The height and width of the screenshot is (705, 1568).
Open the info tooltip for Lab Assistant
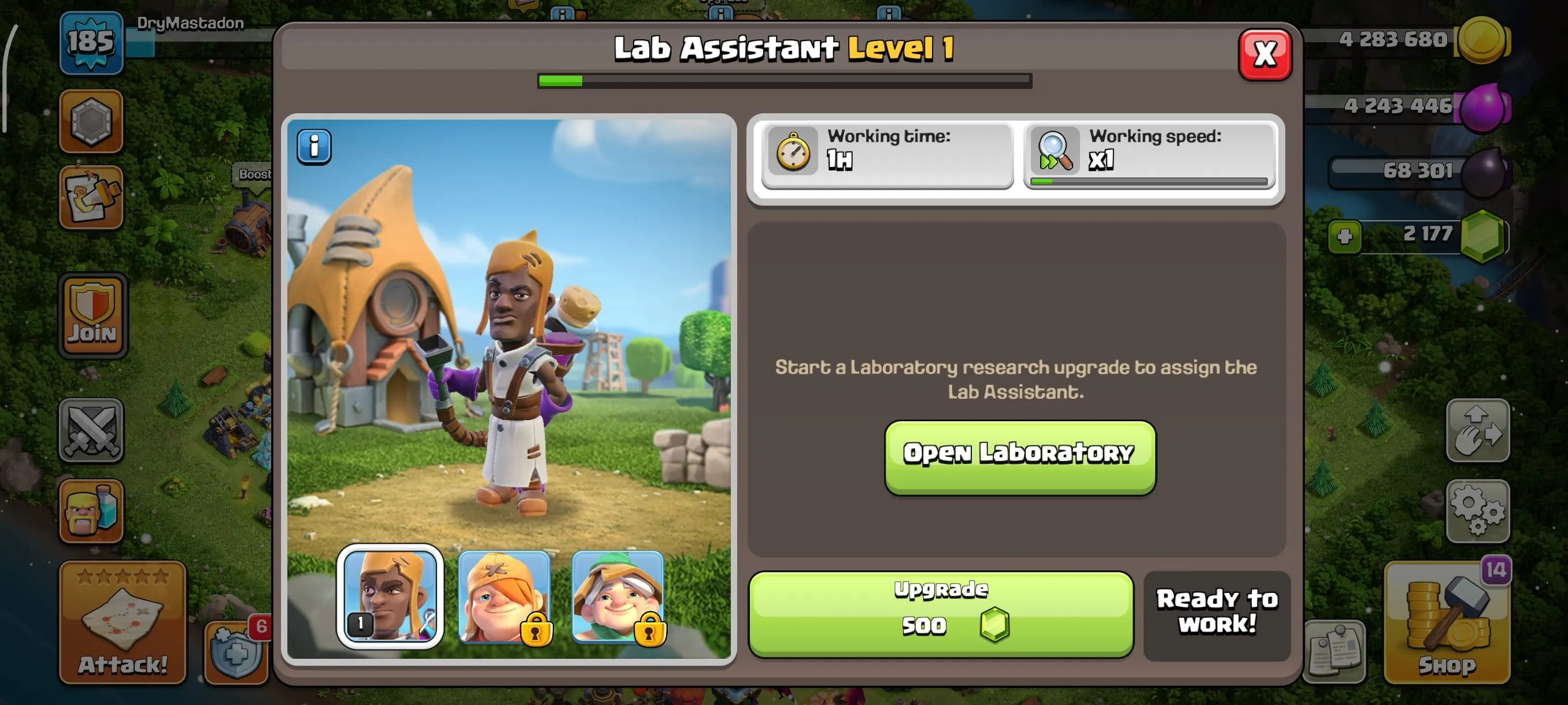click(x=314, y=146)
